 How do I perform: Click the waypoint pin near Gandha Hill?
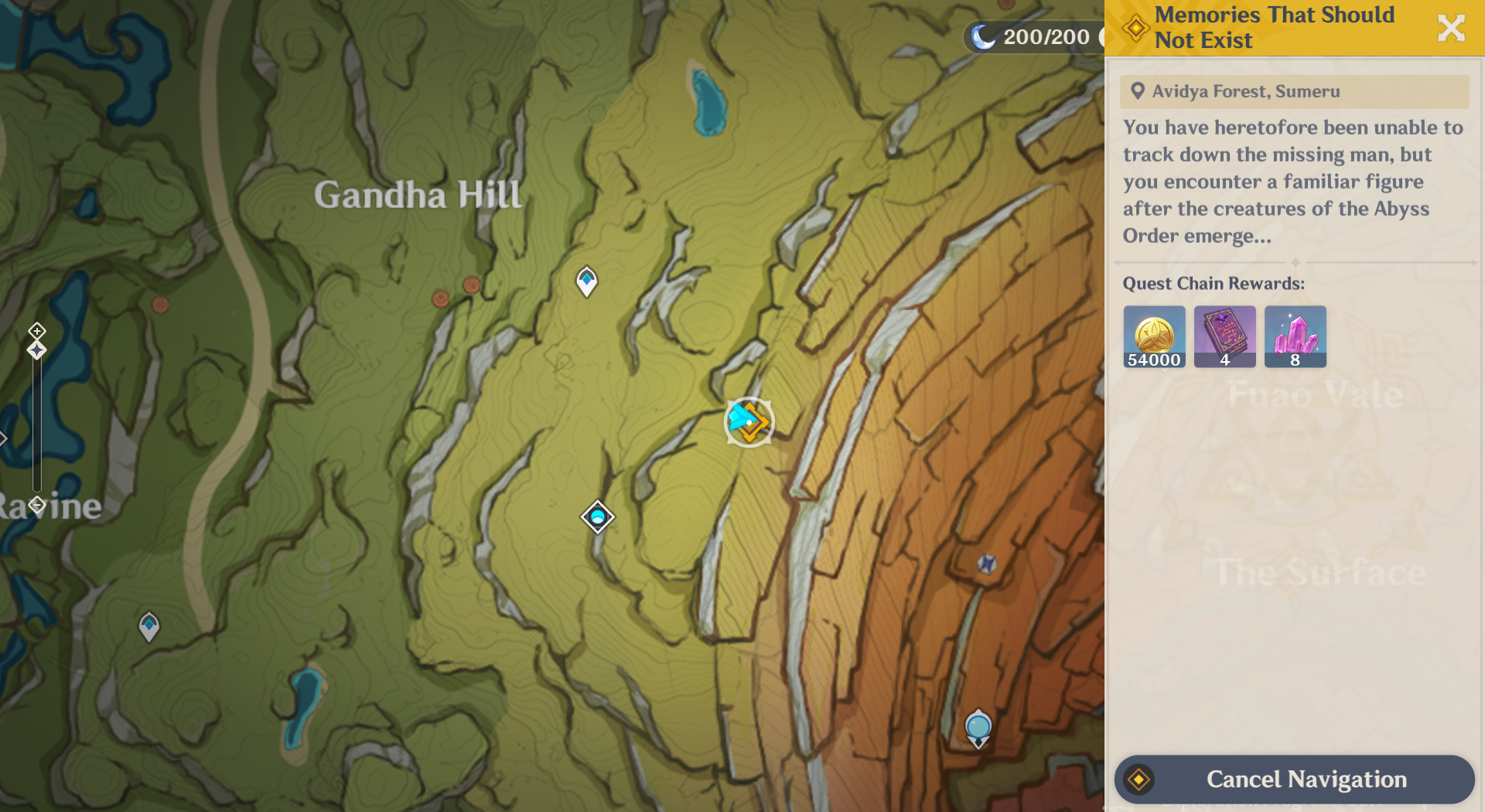point(585,282)
